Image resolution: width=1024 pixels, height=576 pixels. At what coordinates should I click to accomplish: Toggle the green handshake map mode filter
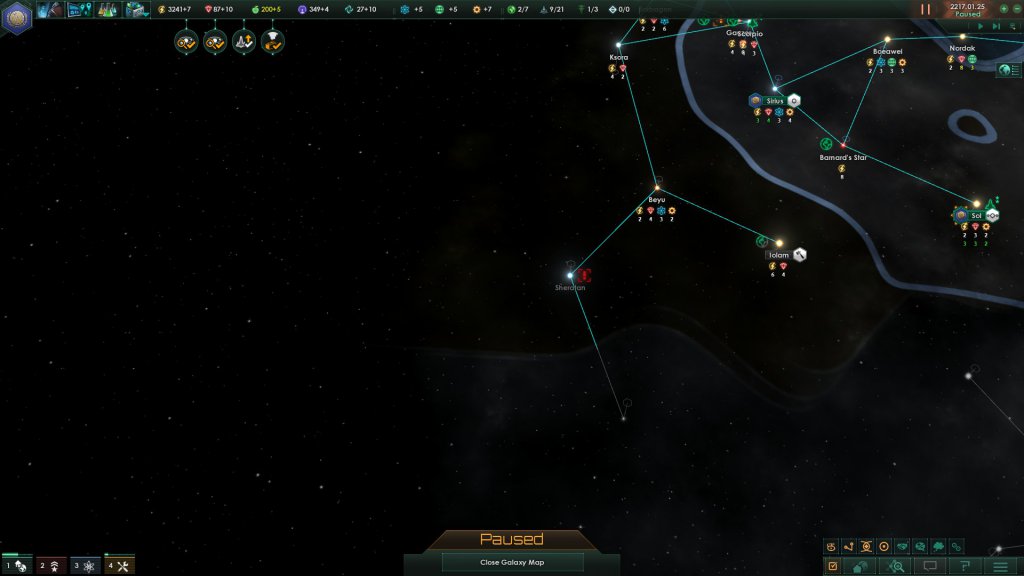click(x=901, y=546)
